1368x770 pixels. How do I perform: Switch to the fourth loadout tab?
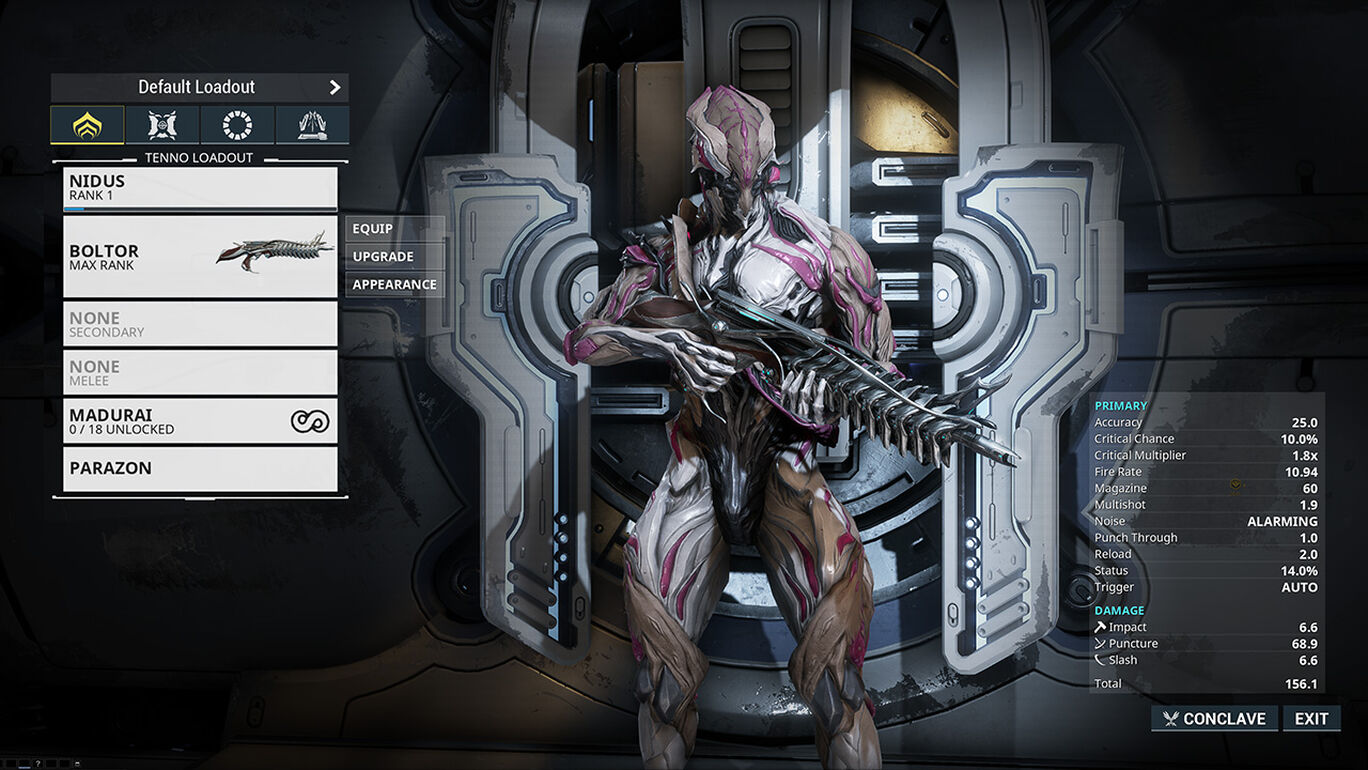(312, 125)
